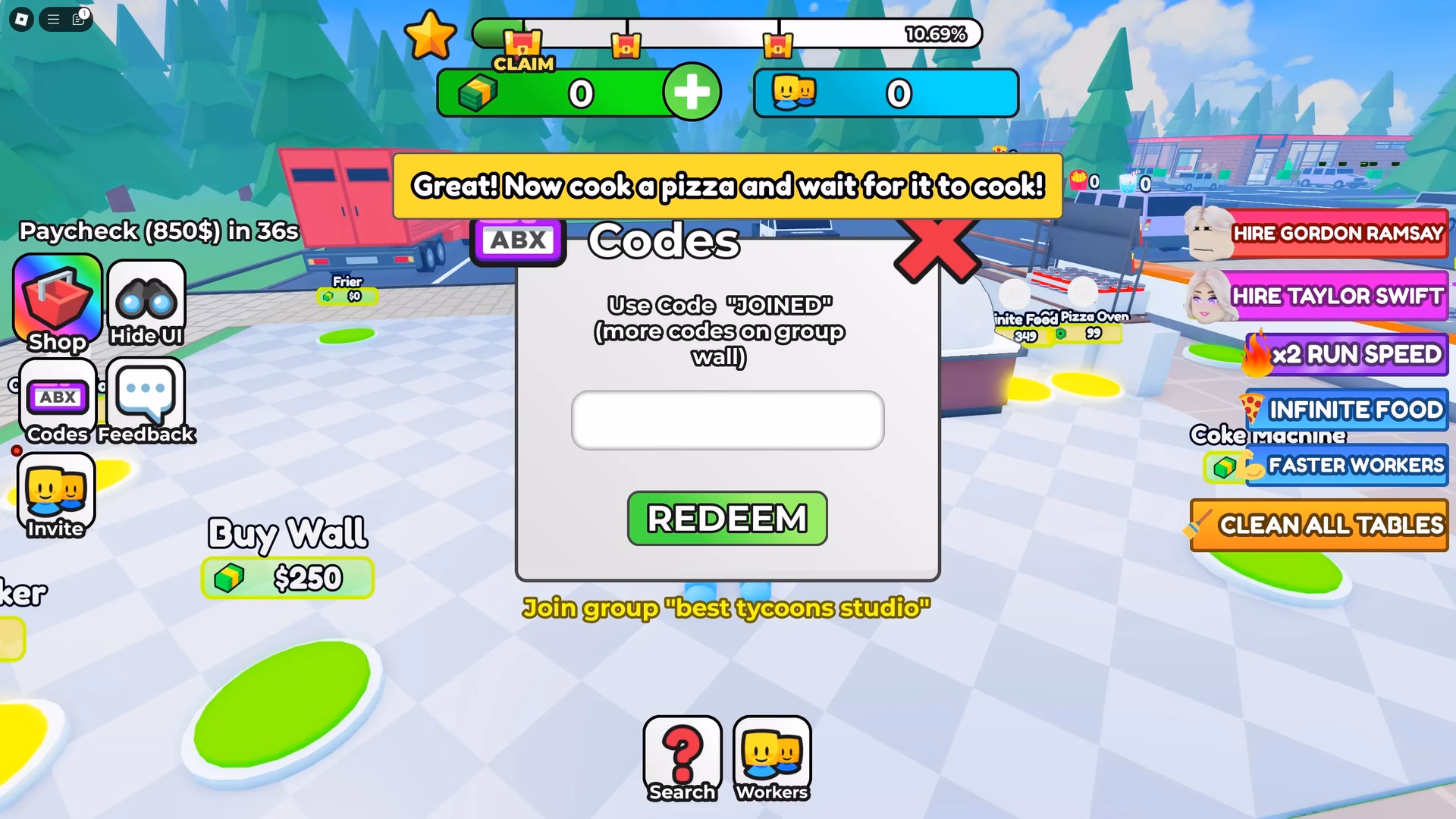Screen dimensions: 1456x819
Task: Click the Invite friends icon
Action: click(57, 493)
